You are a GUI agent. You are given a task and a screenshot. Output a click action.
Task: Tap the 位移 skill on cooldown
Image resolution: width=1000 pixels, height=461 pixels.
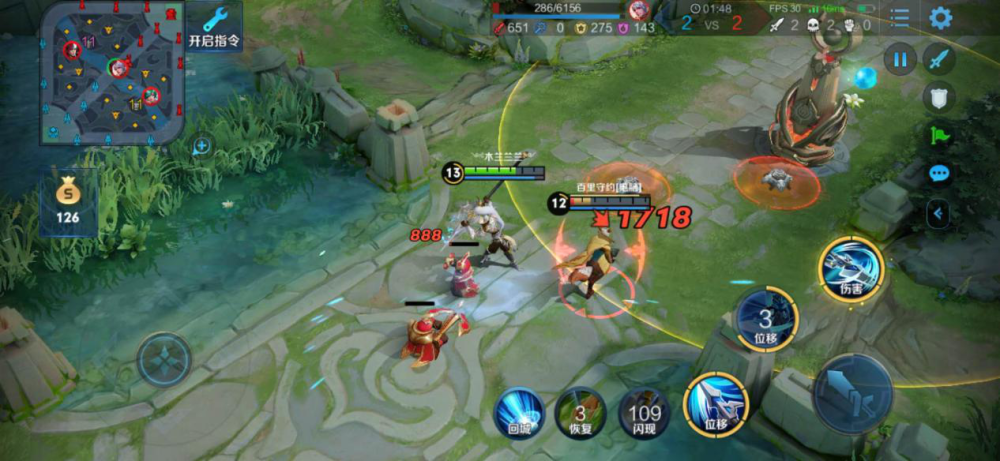pyautogui.click(x=766, y=320)
